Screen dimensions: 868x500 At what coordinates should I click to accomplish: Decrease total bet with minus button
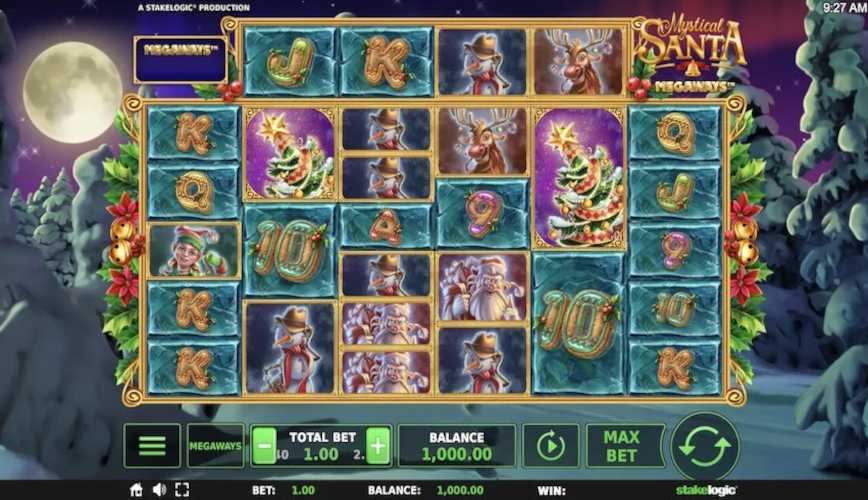tap(263, 446)
